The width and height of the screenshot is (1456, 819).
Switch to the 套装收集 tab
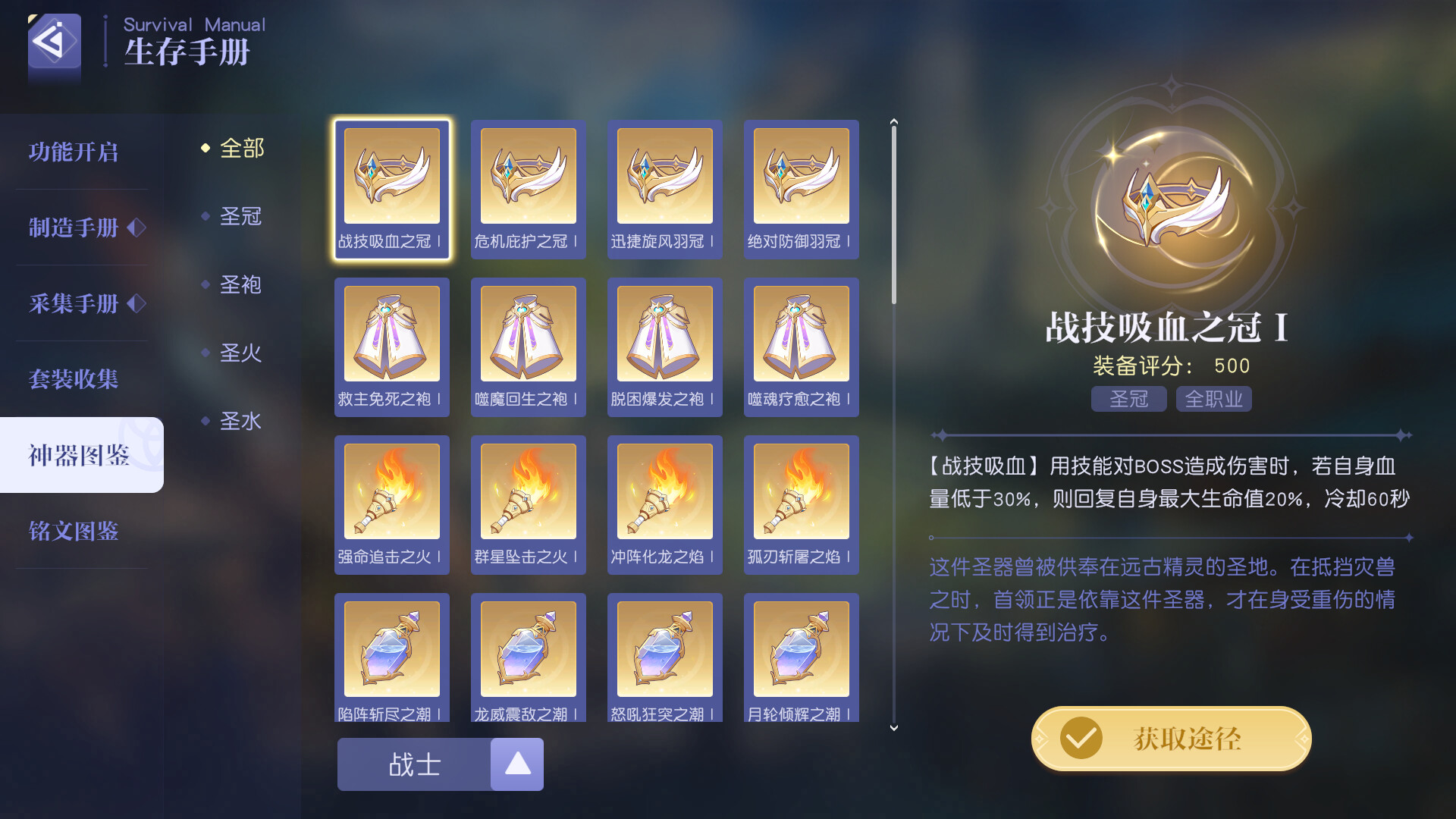tap(74, 380)
